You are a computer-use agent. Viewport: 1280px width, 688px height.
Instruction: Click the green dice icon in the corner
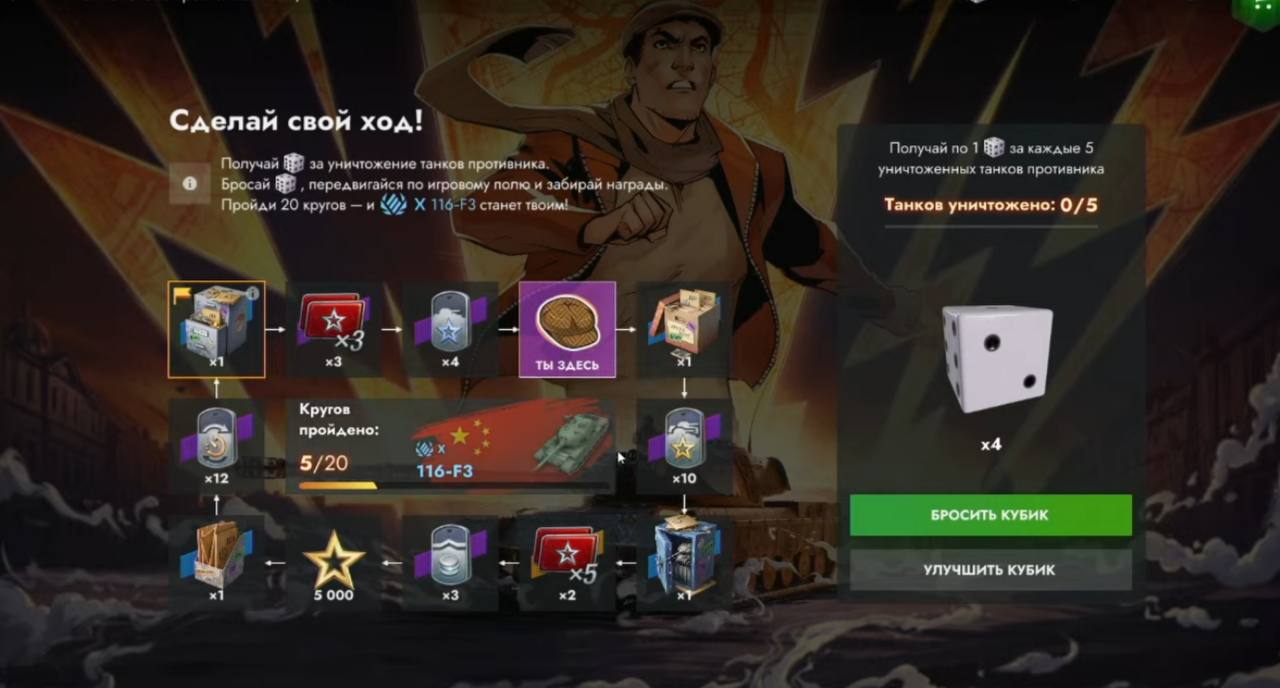(x=1257, y=12)
